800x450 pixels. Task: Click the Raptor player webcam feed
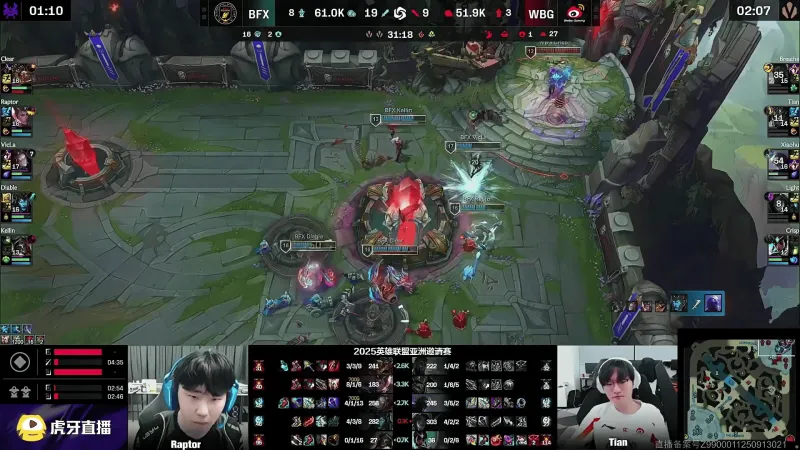(186, 395)
